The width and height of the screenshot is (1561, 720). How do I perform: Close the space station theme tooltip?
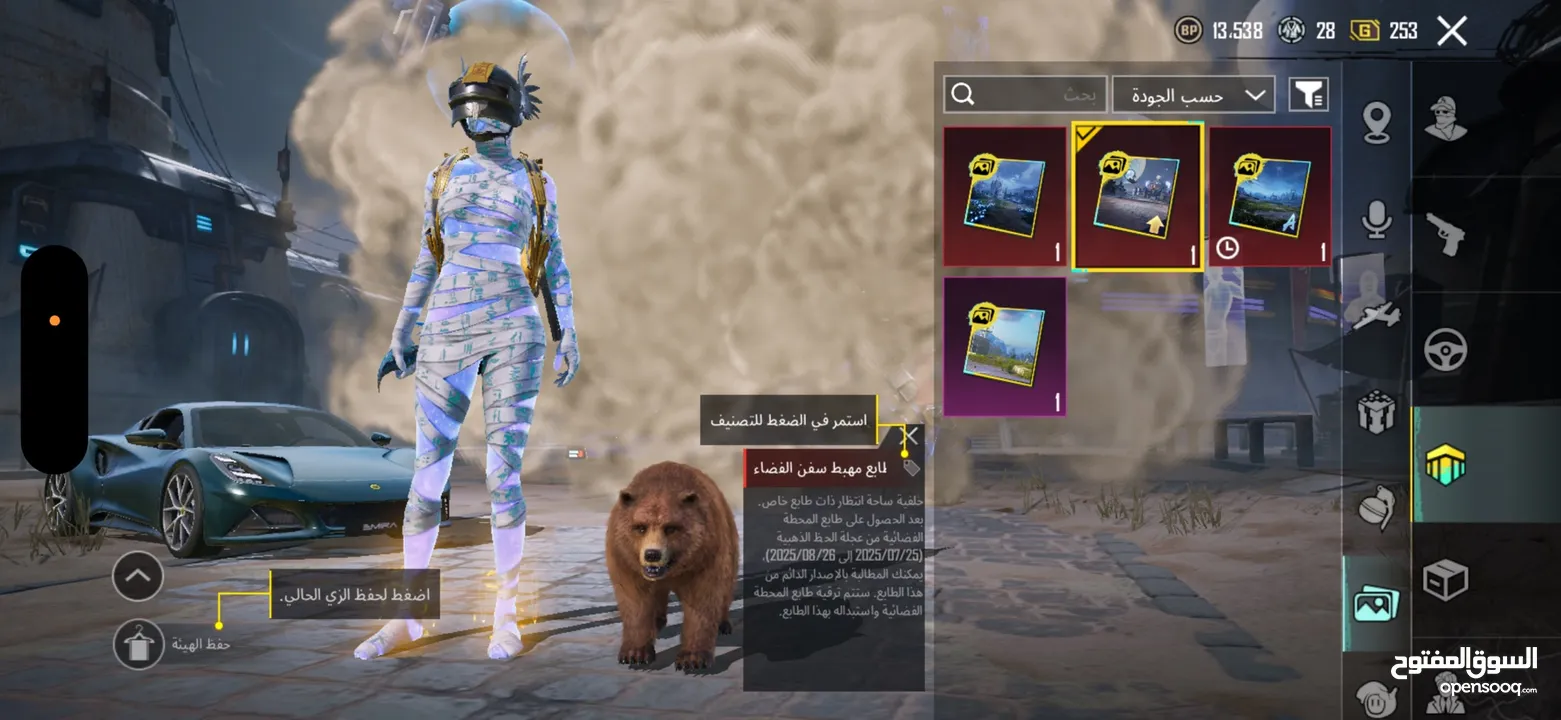(910, 436)
